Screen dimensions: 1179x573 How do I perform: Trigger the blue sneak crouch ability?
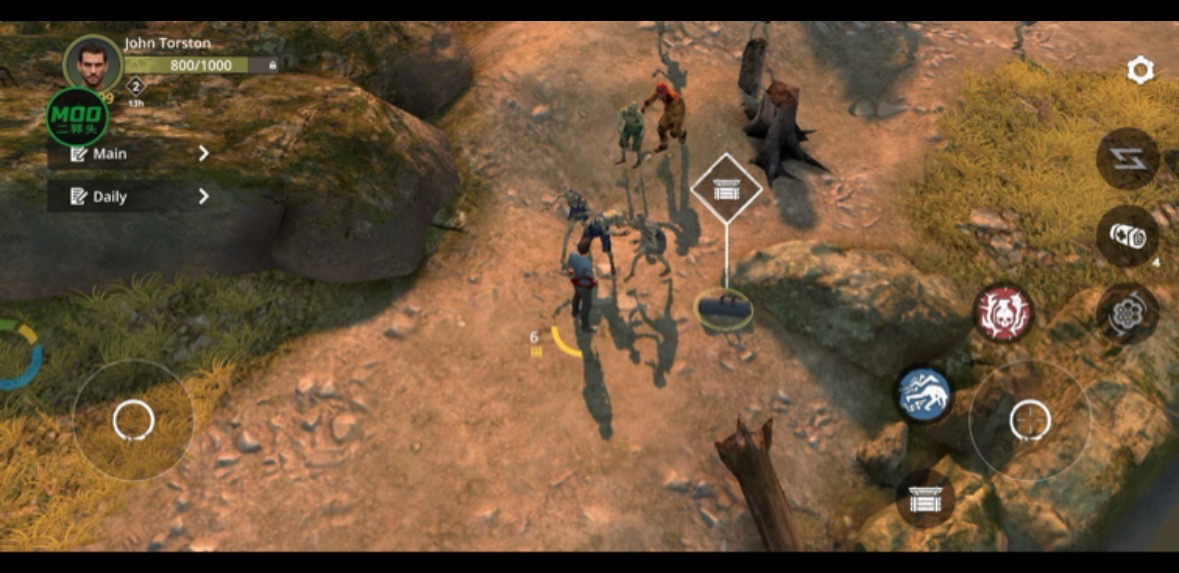pos(924,393)
